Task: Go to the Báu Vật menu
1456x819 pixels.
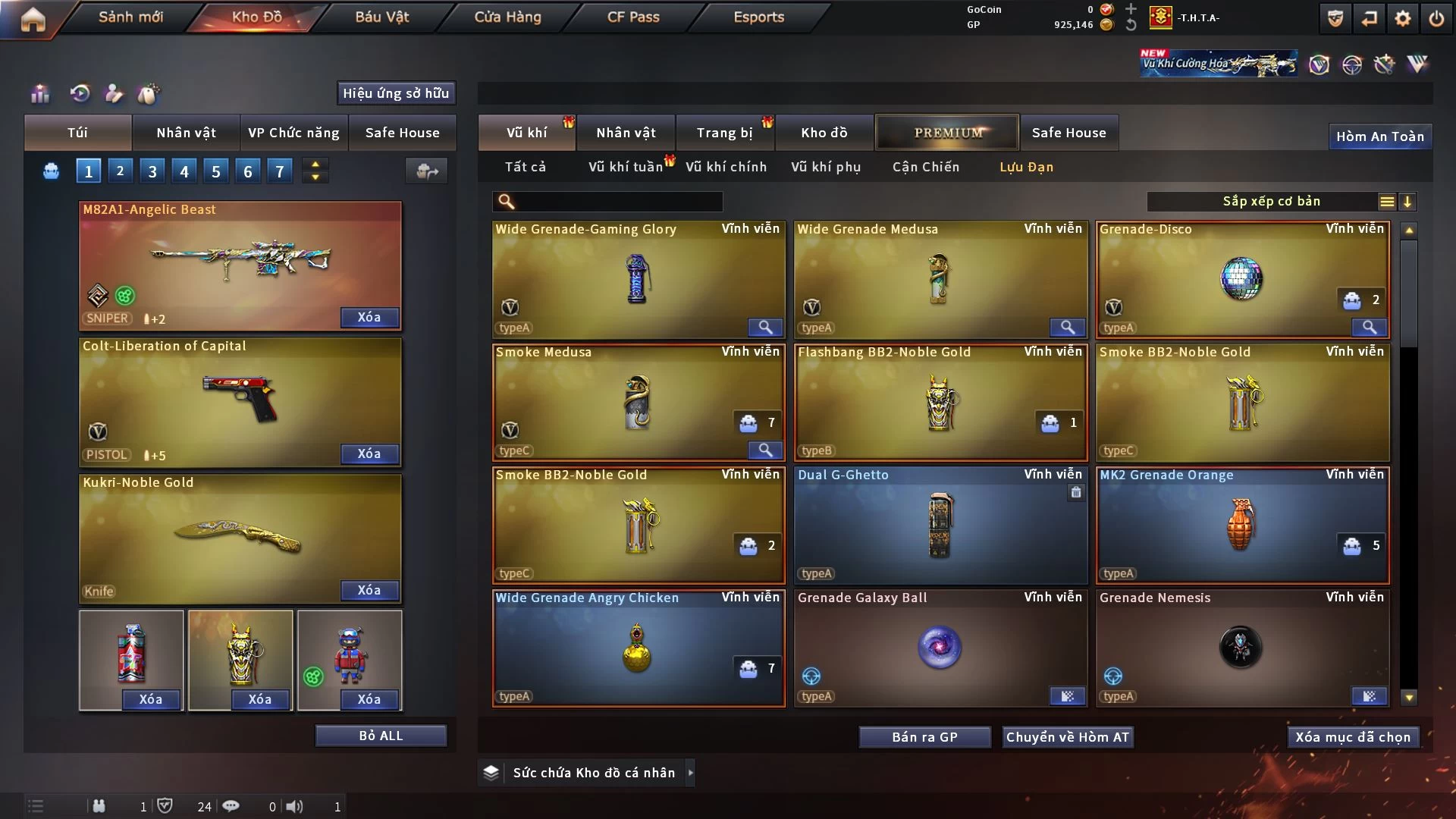Action: 381,17
